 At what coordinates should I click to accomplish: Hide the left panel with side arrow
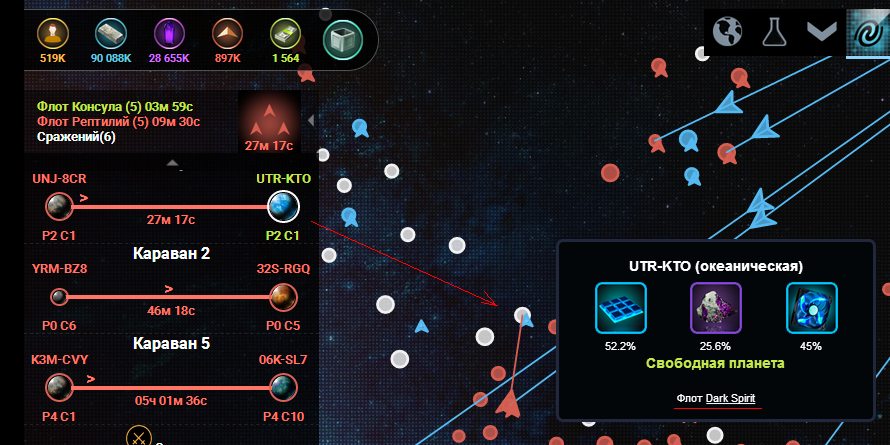point(310,121)
